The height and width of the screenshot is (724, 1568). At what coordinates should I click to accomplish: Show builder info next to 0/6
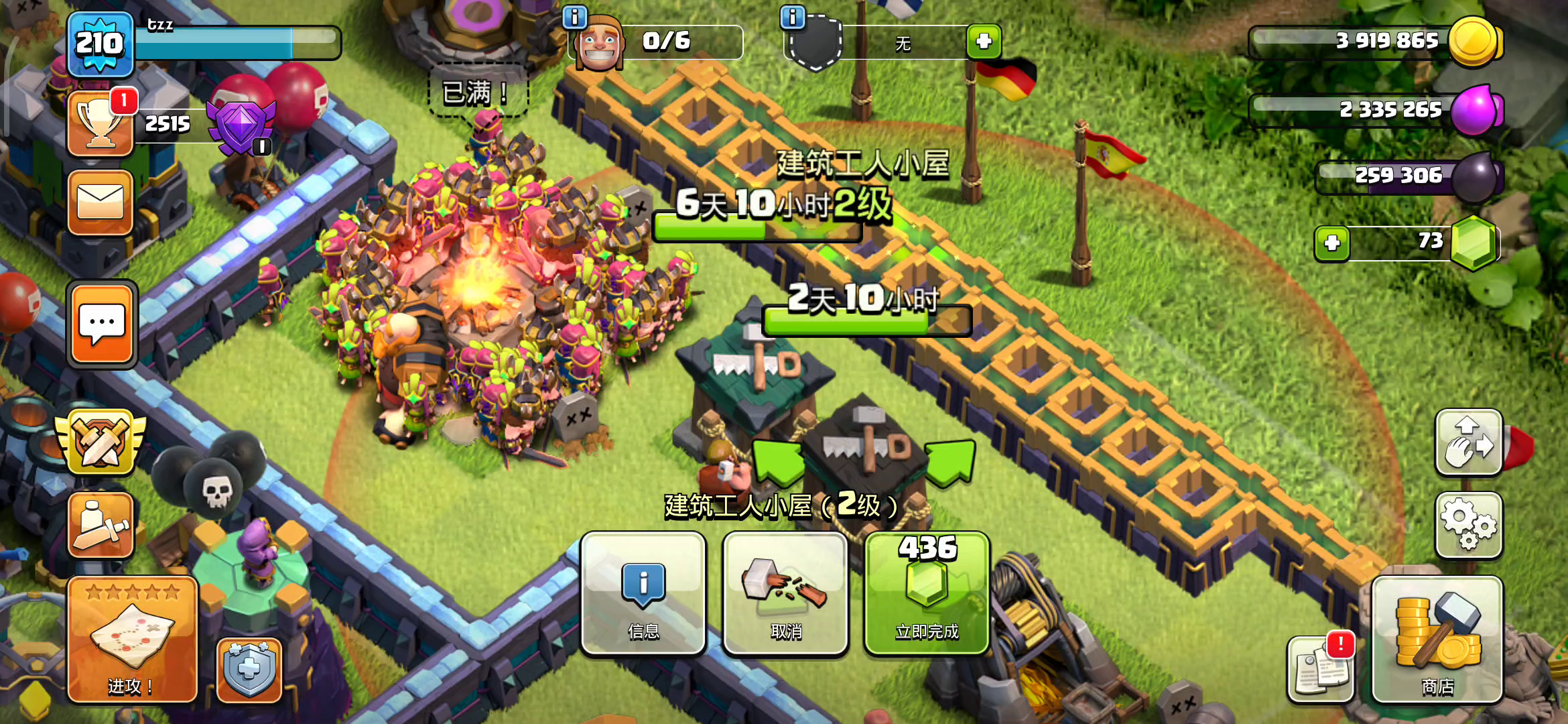click(574, 17)
